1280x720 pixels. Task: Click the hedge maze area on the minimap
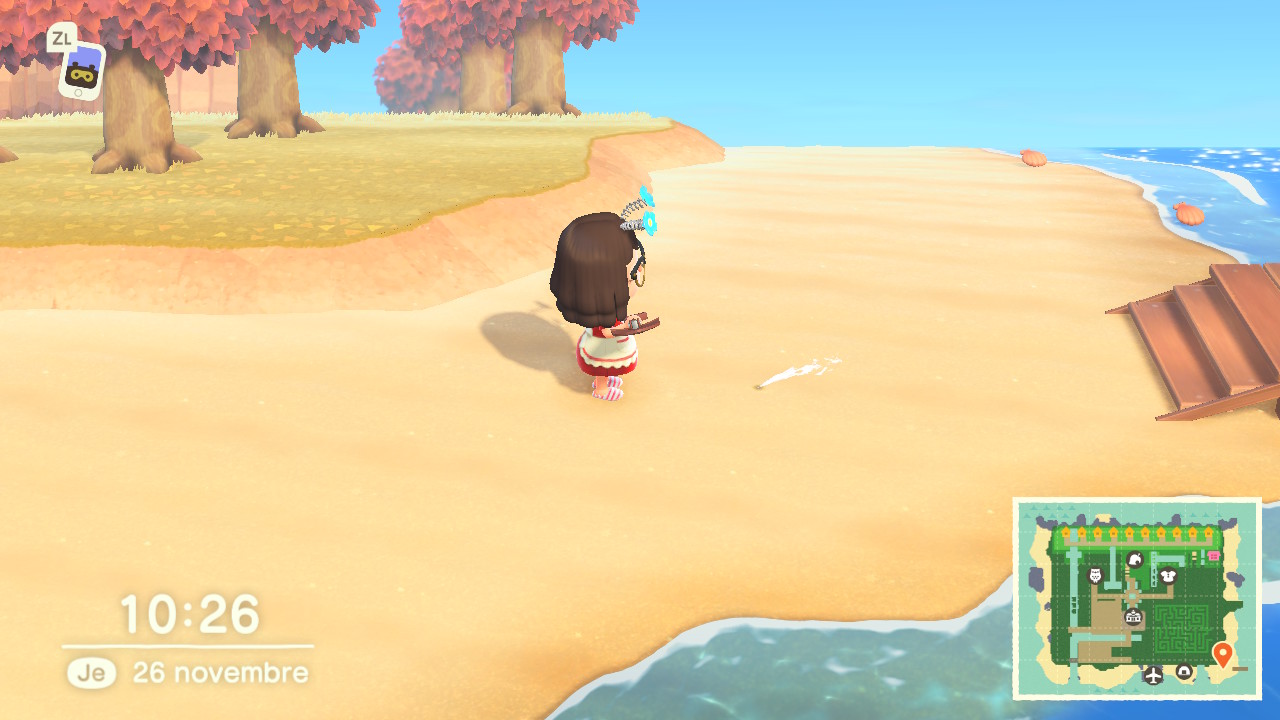[x=1182, y=628]
